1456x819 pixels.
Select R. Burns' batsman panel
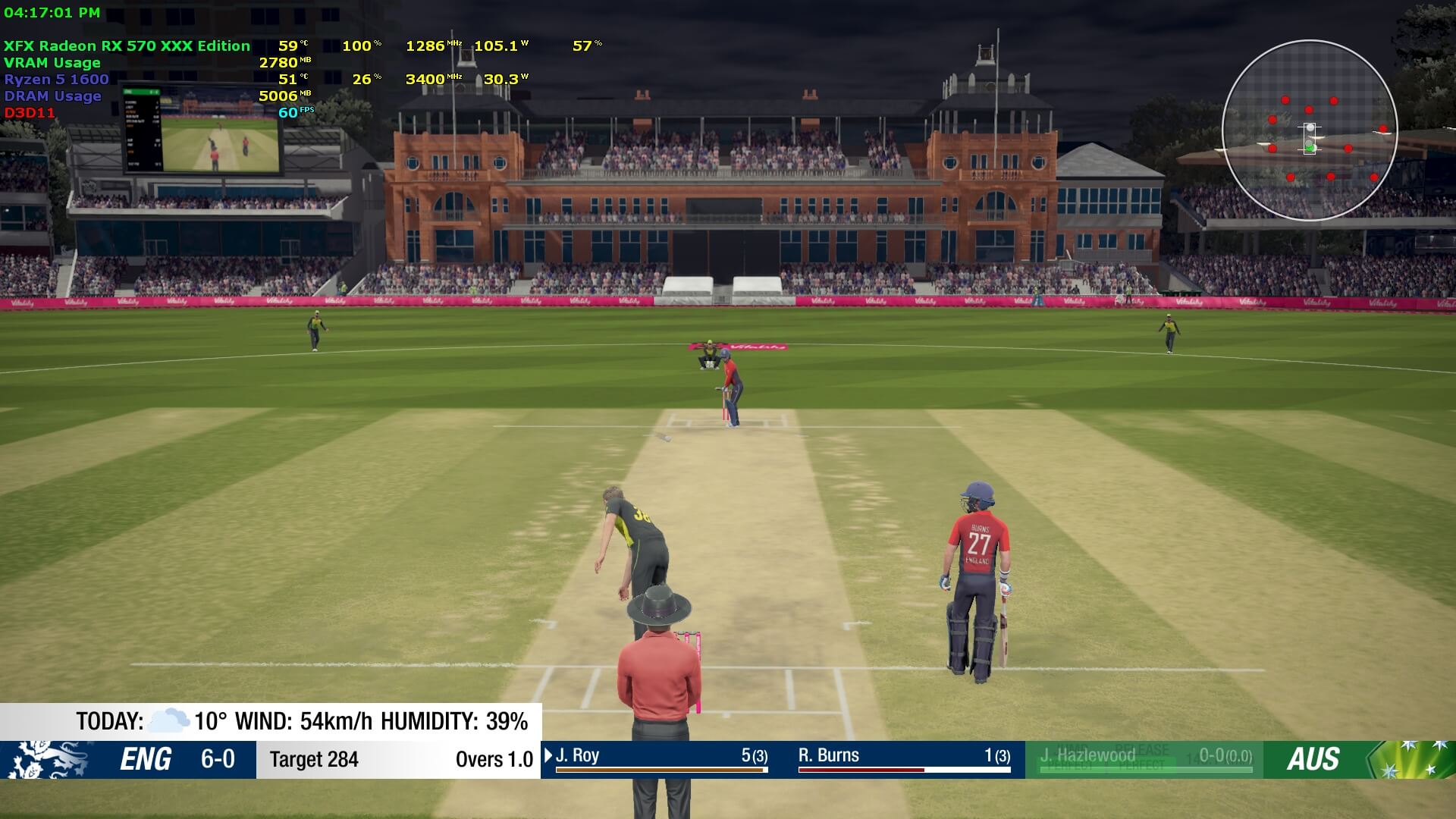[x=904, y=758]
